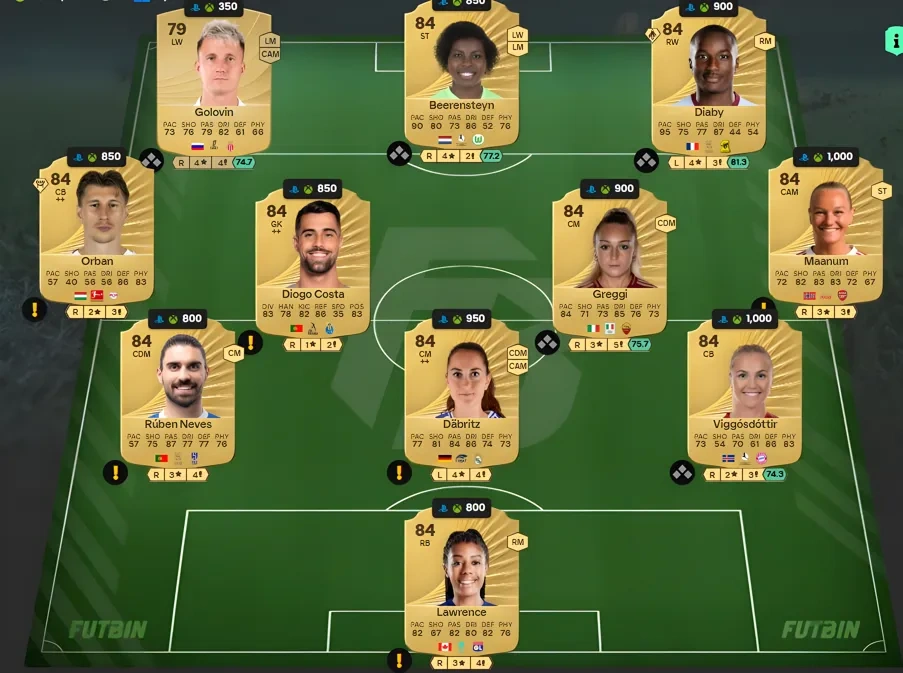Click the chemistry diamond icon beside Viggósdóttir
Screen dimensions: 903x673
(682, 472)
